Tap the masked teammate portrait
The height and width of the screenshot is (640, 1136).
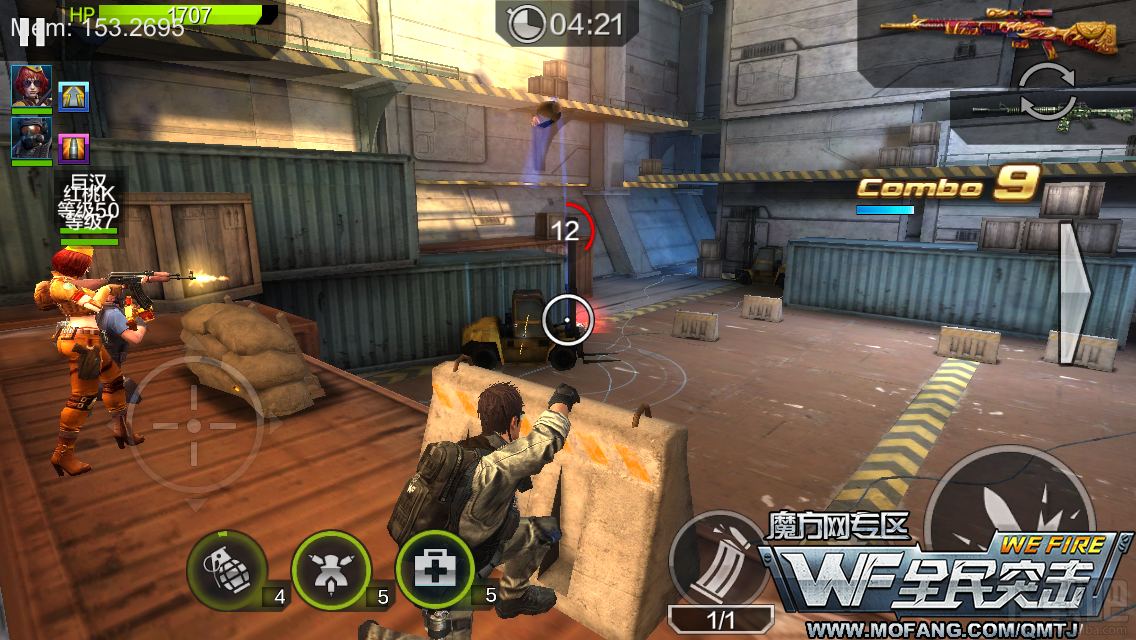(32, 139)
